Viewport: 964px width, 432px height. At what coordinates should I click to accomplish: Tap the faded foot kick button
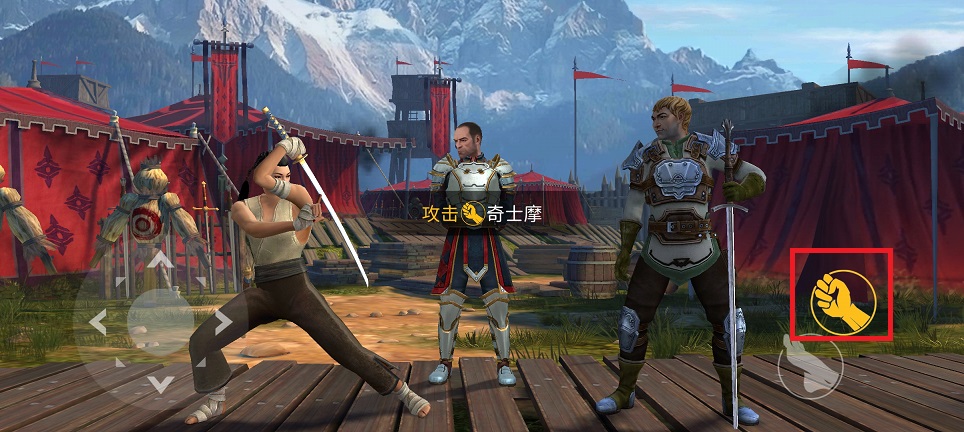click(x=810, y=366)
